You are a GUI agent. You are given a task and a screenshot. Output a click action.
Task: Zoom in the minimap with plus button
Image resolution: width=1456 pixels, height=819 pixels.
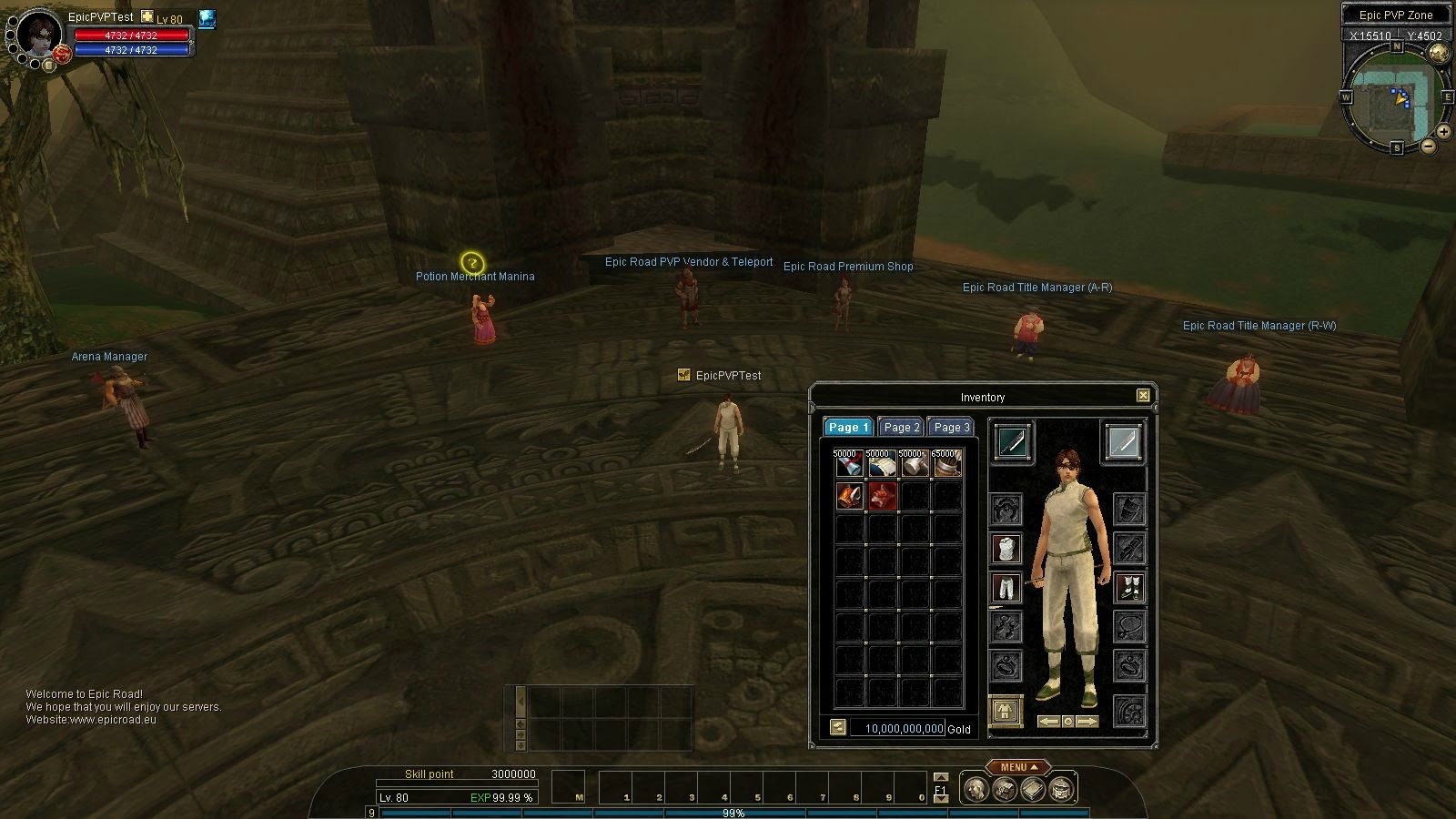1444,132
